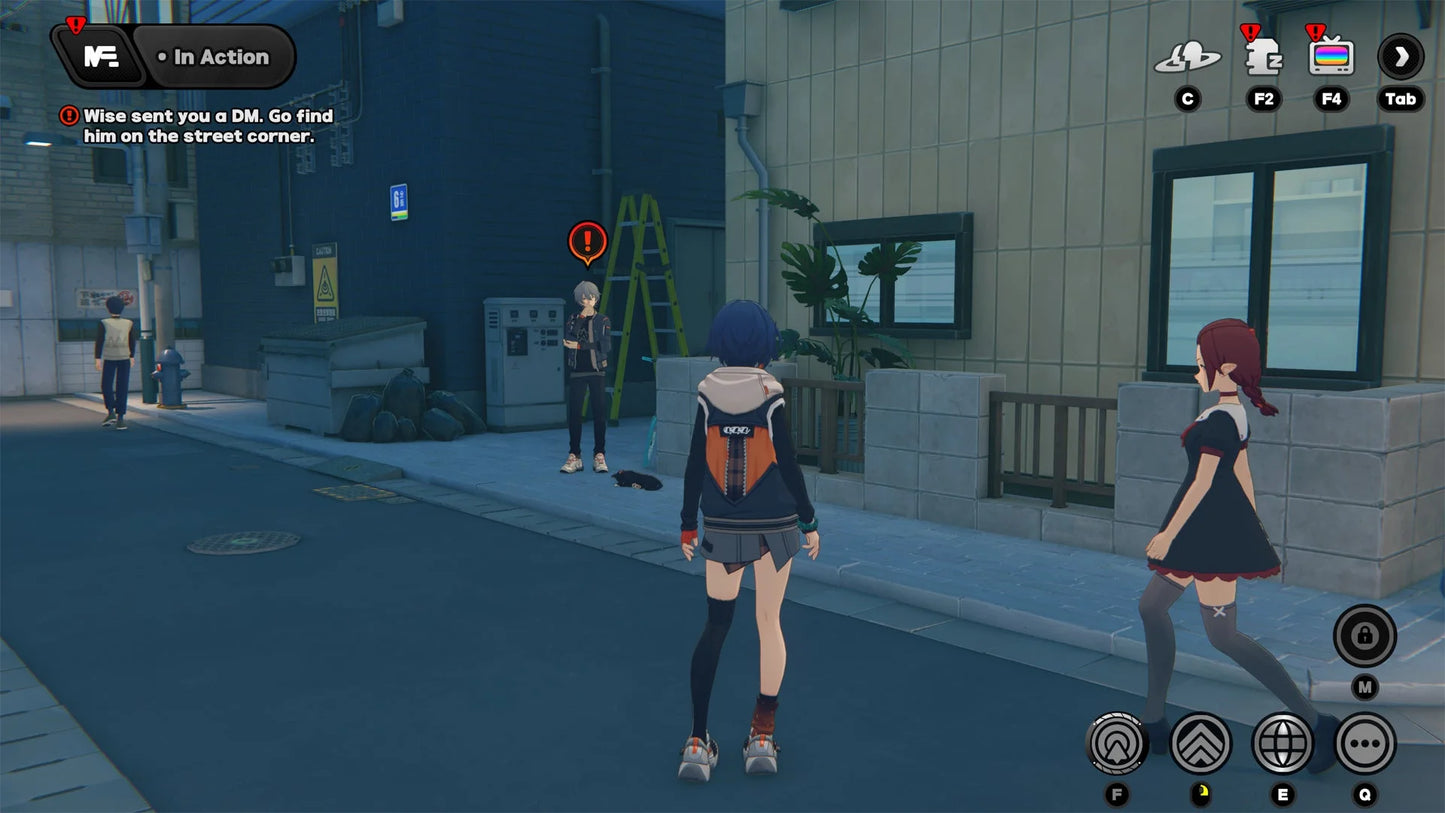Screen dimensions: 1445x813
Task: Open the rainbow TV icon
Action: (x=1331, y=57)
